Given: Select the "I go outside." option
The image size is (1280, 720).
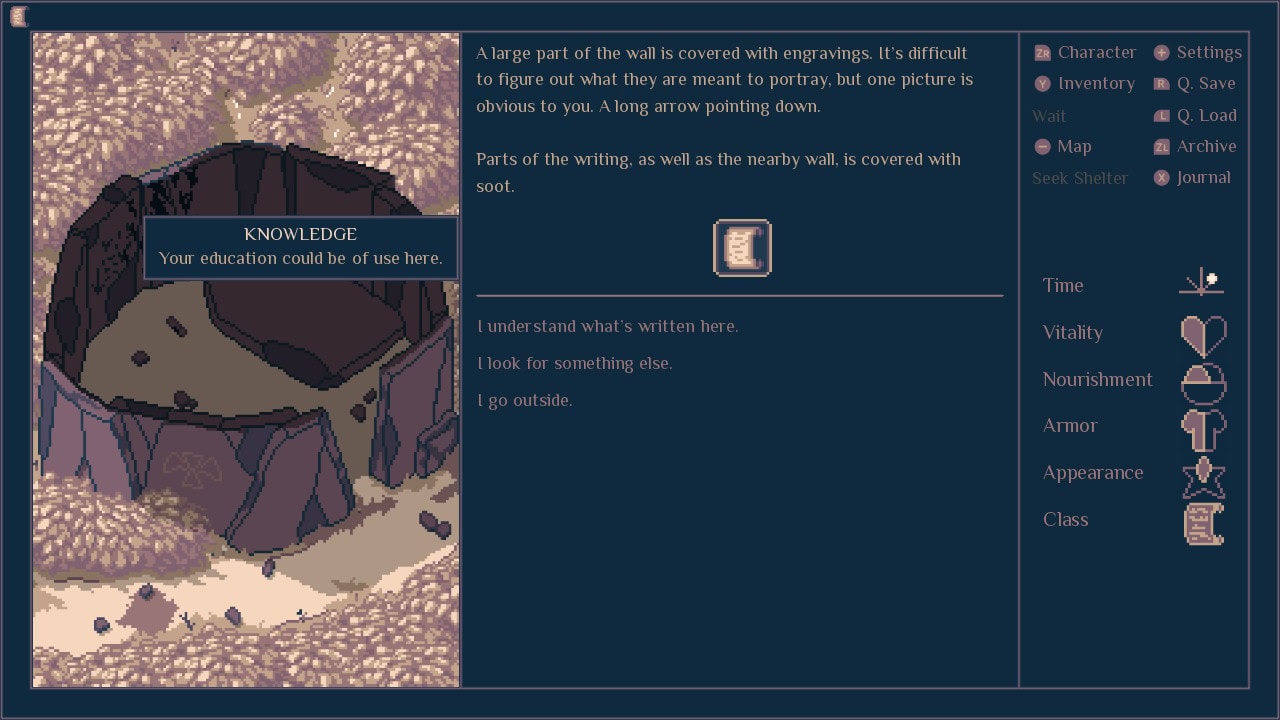Looking at the screenshot, I should click(x=525, y=401).
